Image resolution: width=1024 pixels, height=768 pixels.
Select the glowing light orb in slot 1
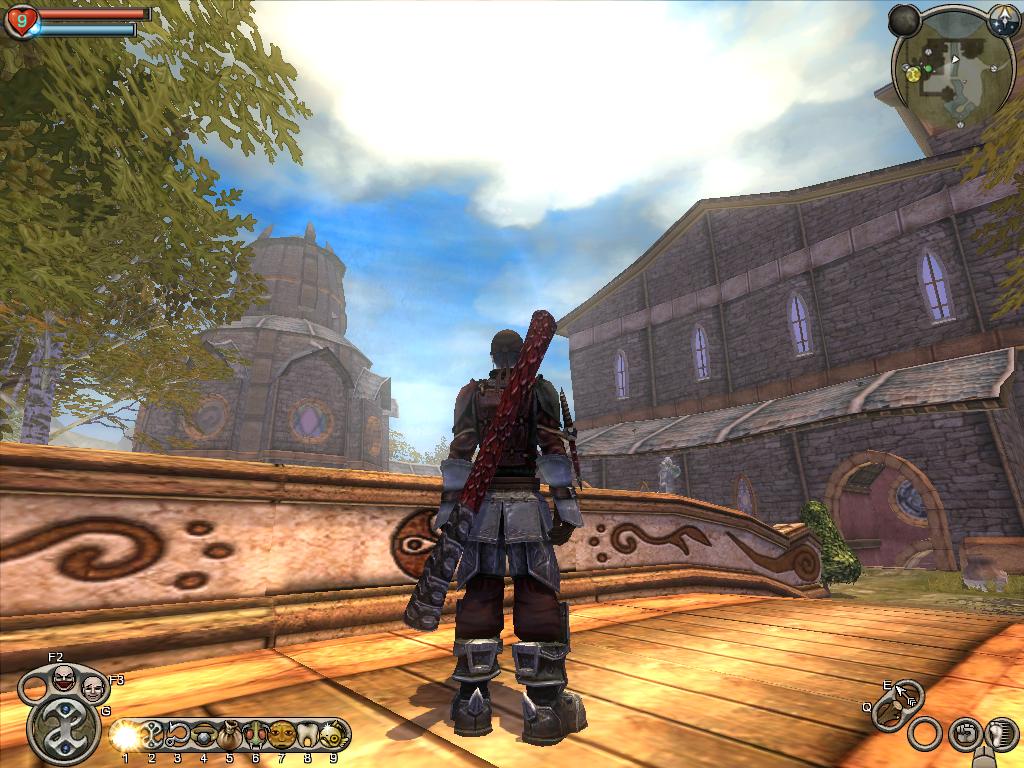pyautogui.click(x=125, y=736)
